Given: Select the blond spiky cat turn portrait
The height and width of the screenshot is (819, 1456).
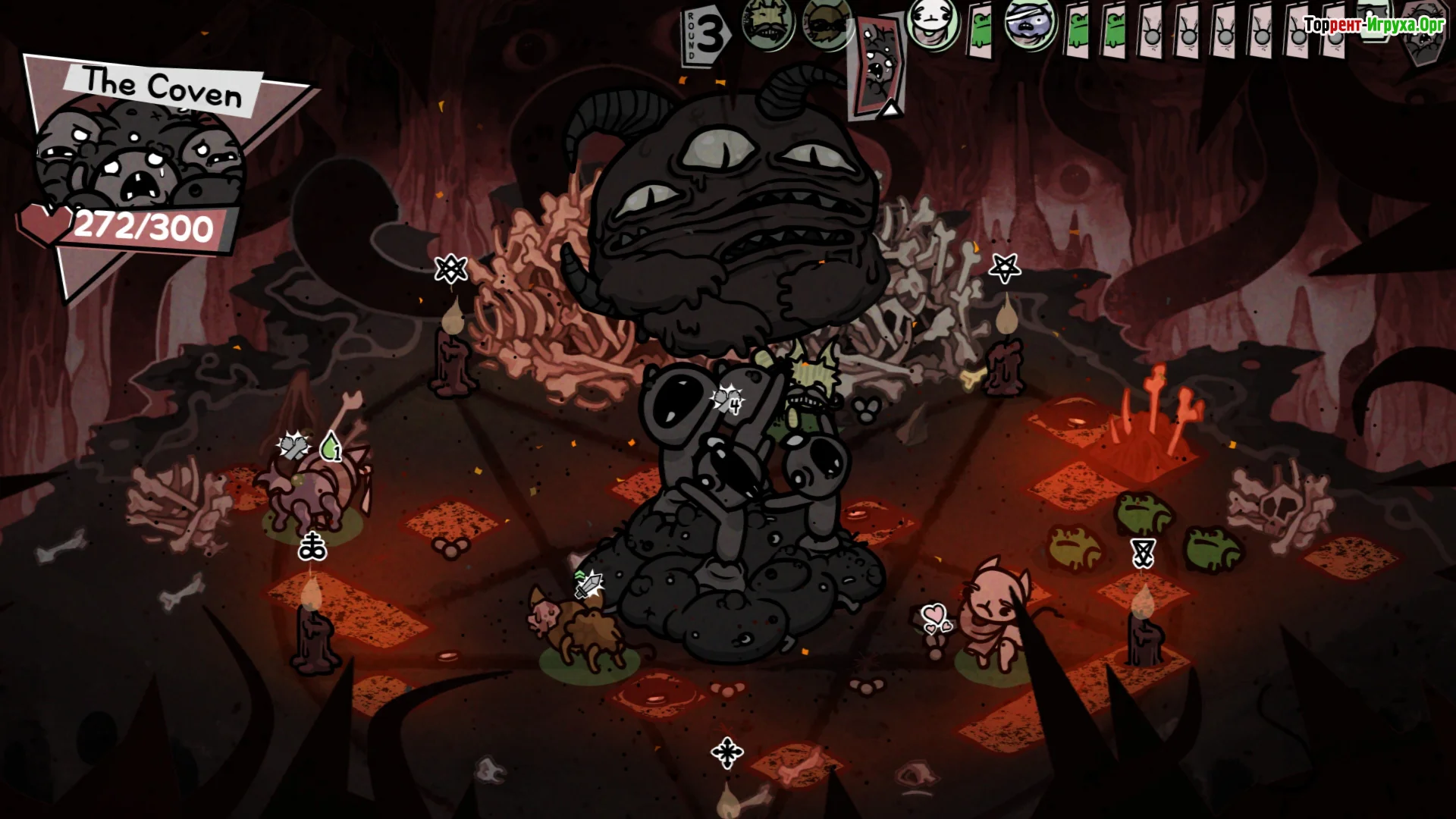Looking at the screenshot, I should [x=767, y=25].
